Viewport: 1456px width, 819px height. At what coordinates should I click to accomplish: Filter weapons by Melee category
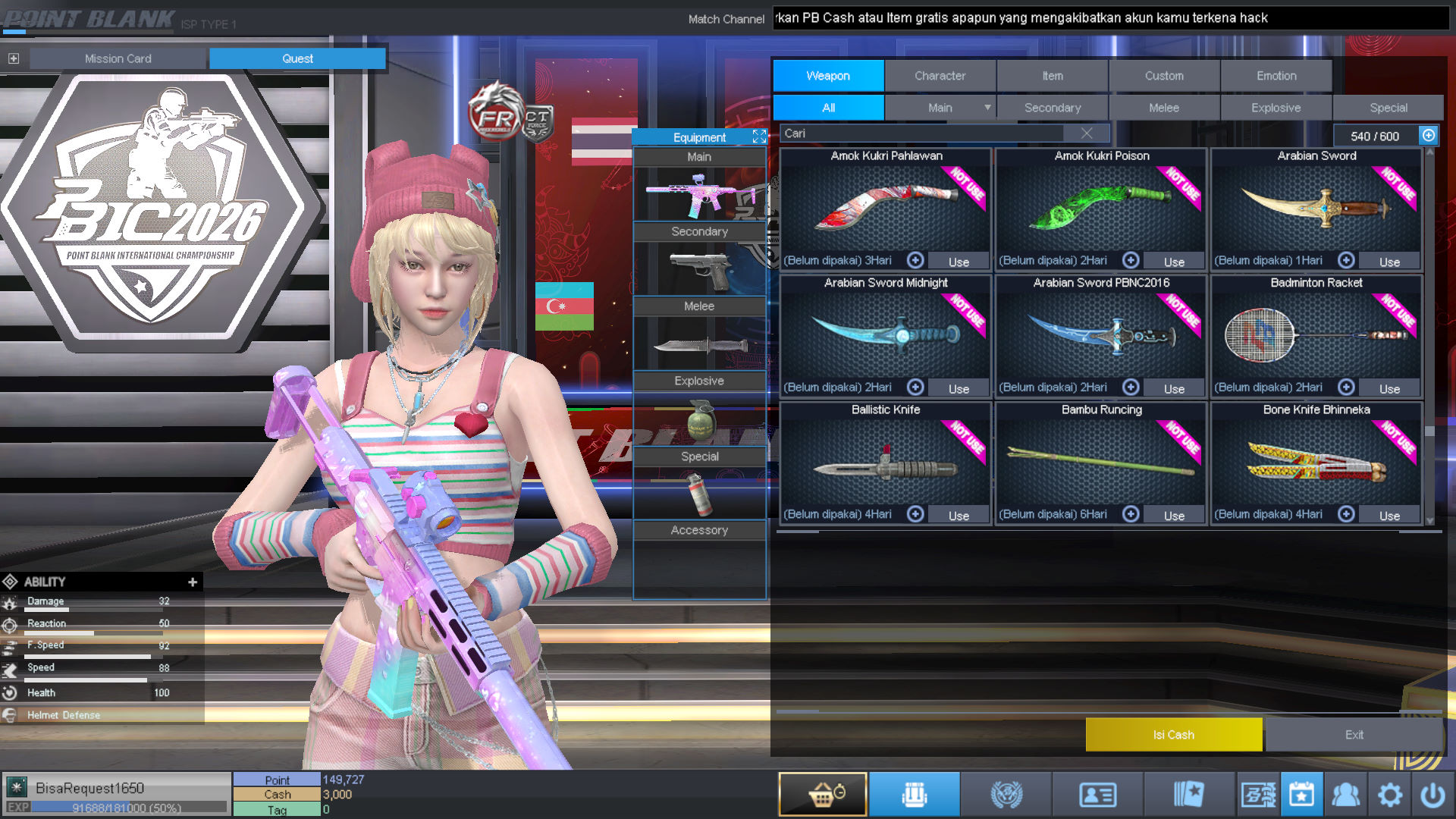(1164, 108)
